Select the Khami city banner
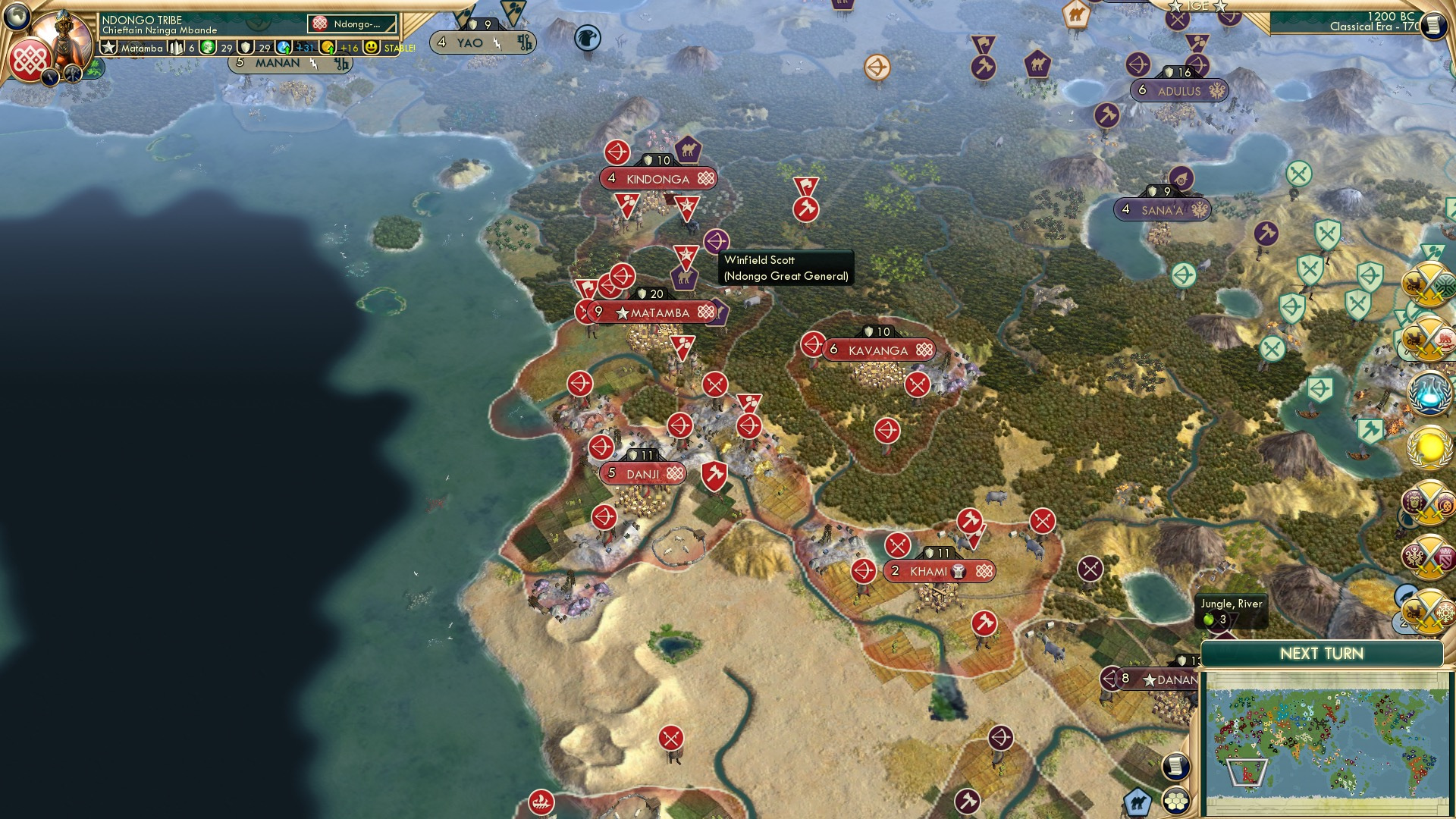 click(x=940, y=571)
